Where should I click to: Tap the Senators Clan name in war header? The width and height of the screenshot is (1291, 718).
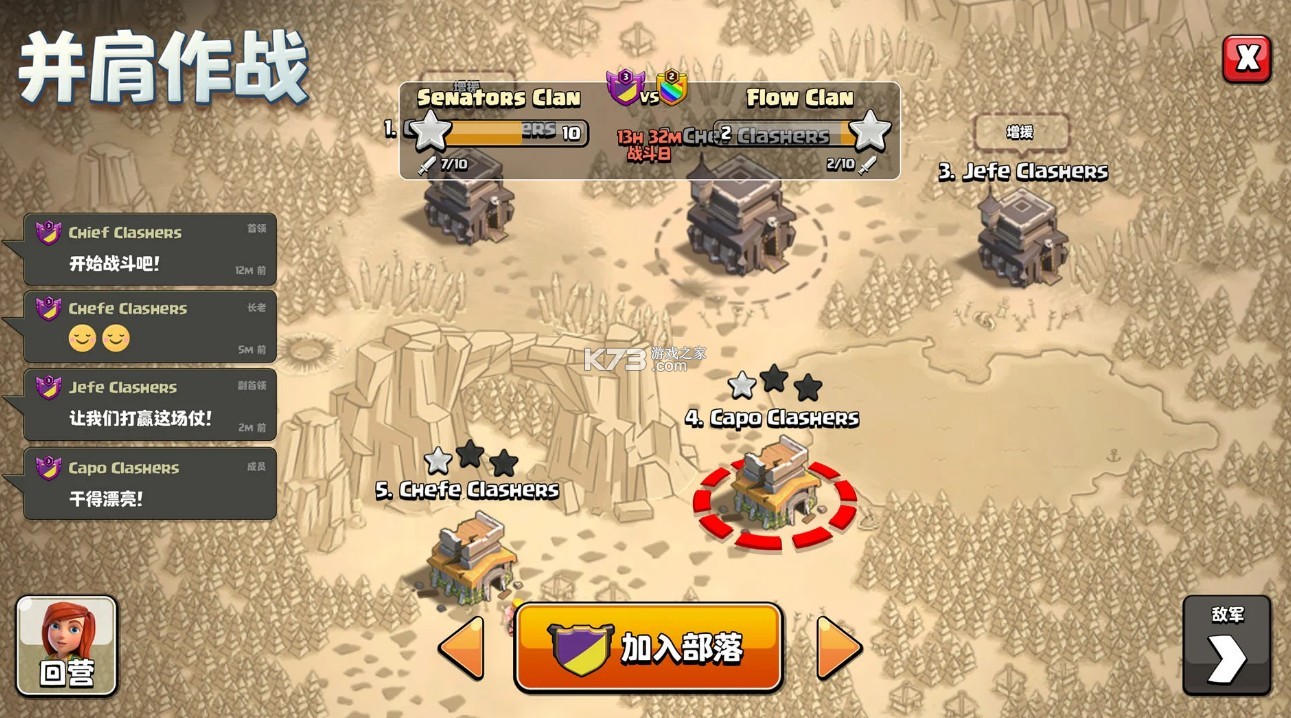click(x=498, y=98)
